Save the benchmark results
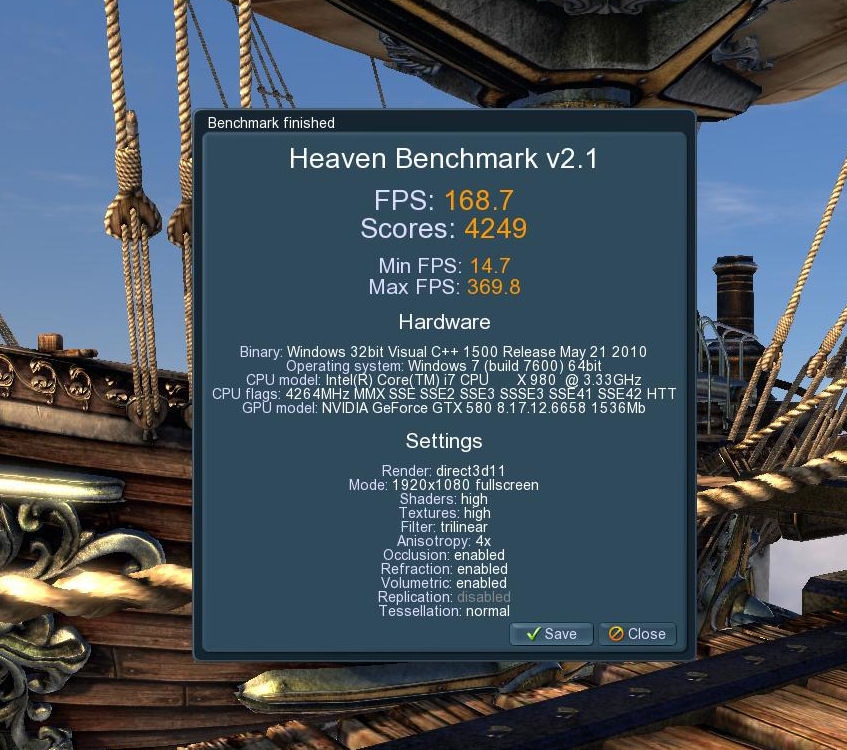 [551, 634]
